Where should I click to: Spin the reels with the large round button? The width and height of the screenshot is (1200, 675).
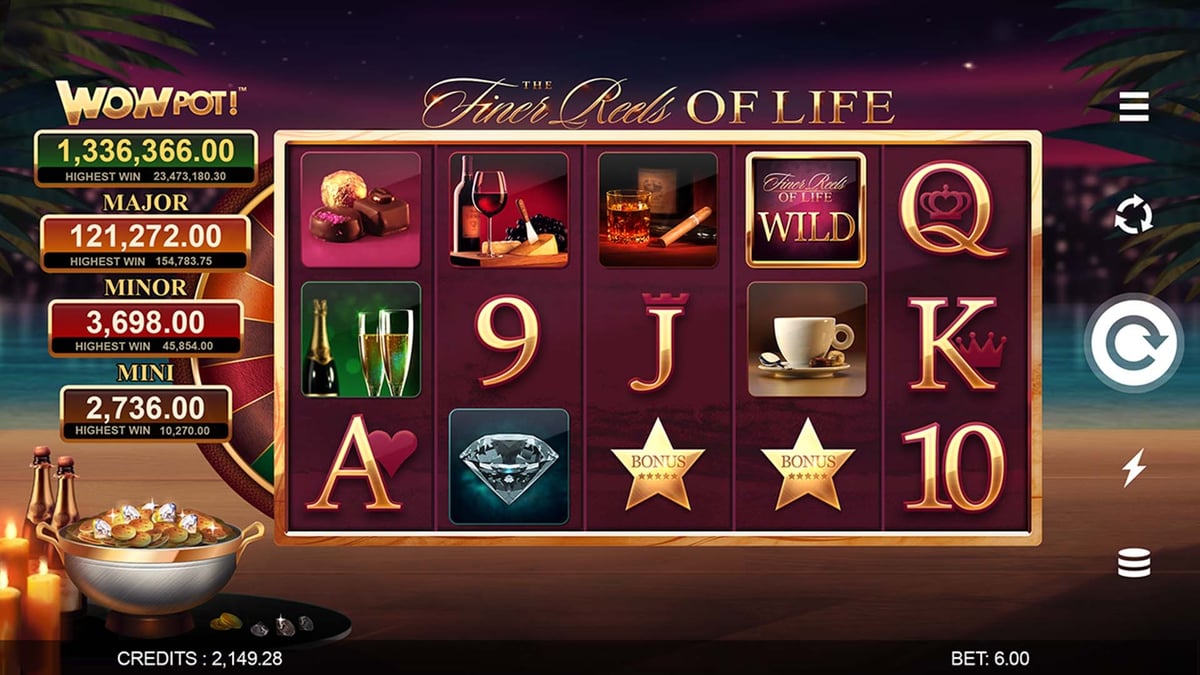(1134, 343)
